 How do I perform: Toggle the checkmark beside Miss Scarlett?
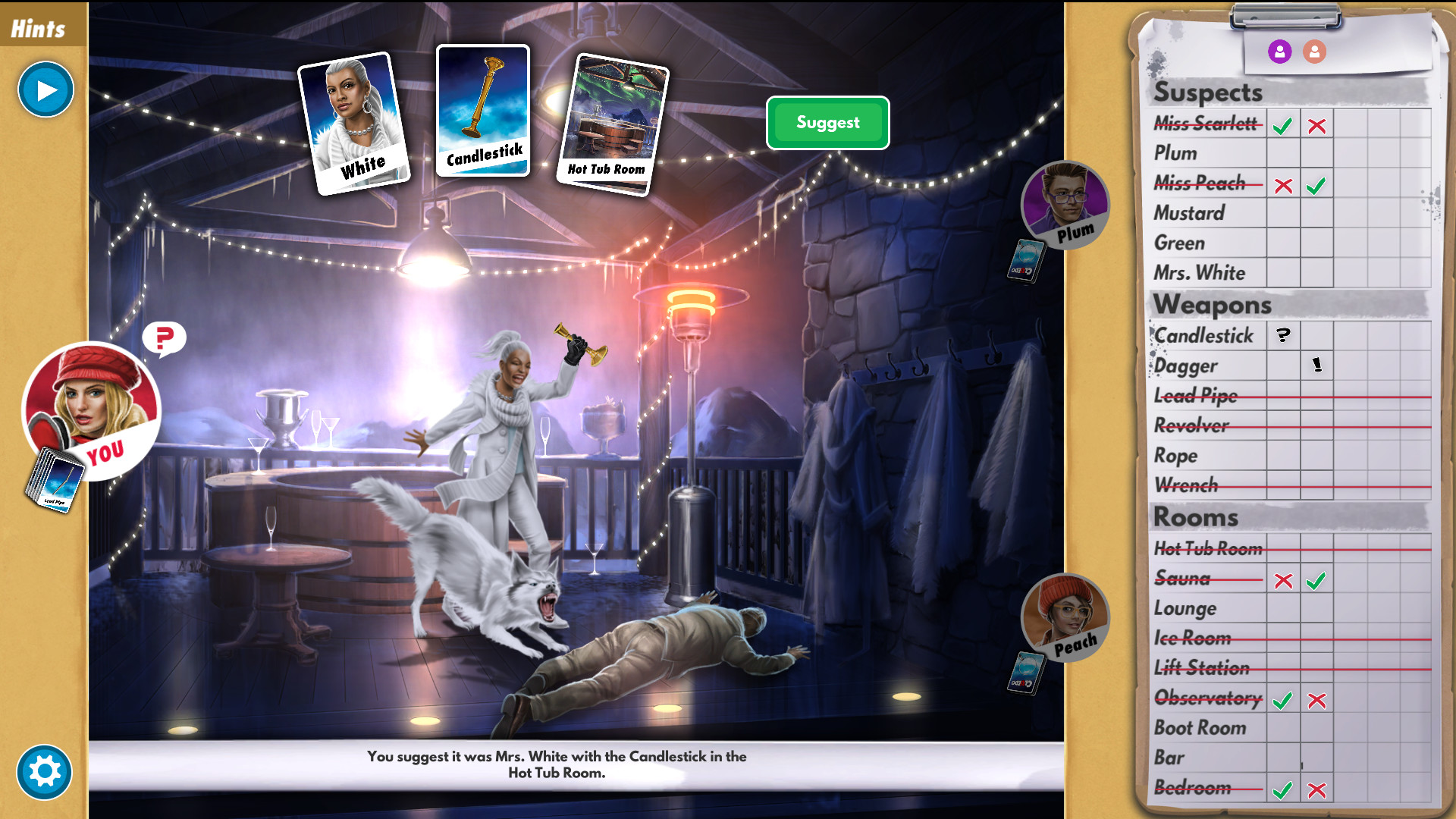tap(1282, 126)
